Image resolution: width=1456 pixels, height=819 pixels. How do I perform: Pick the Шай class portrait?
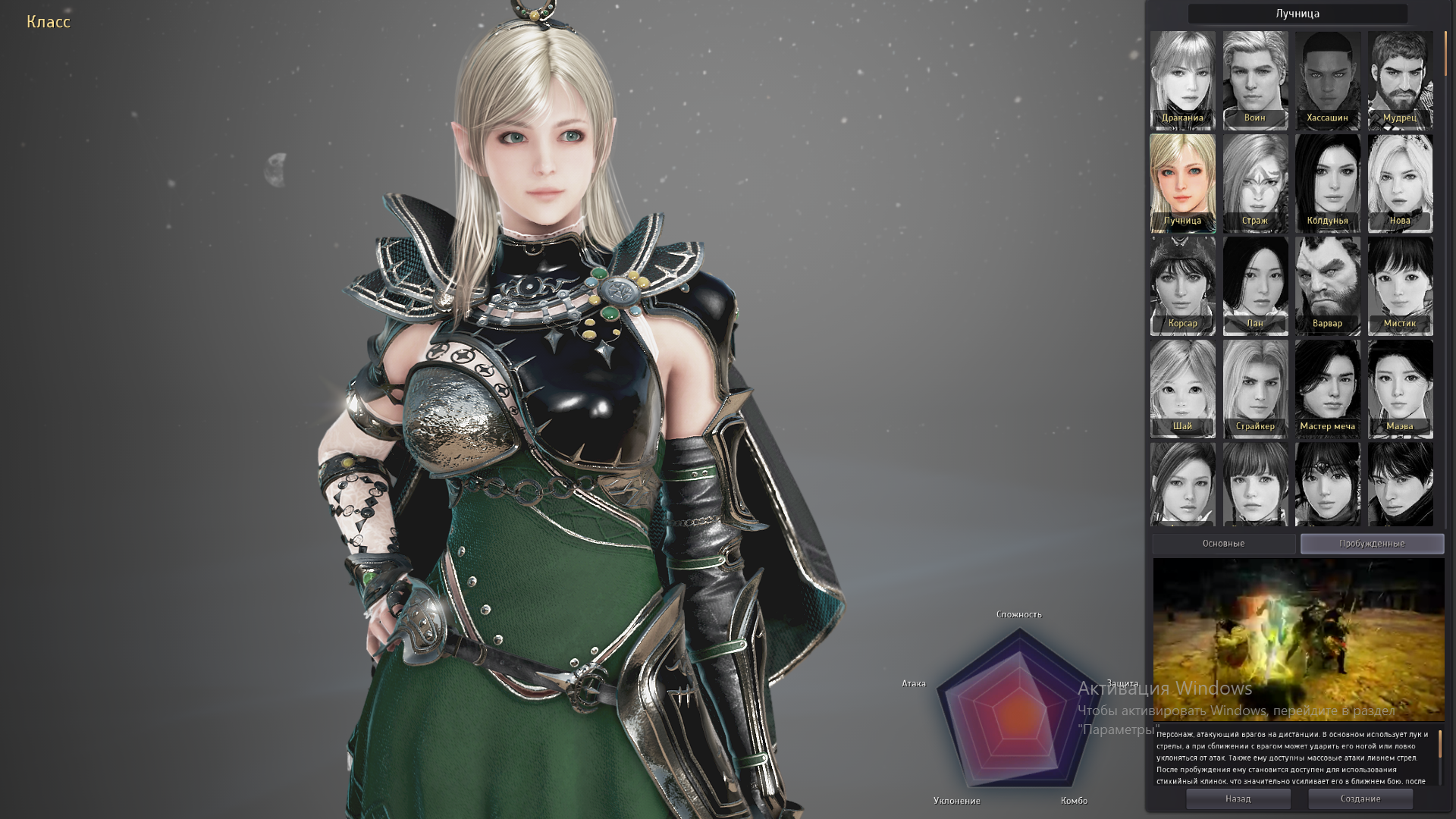1182,388
